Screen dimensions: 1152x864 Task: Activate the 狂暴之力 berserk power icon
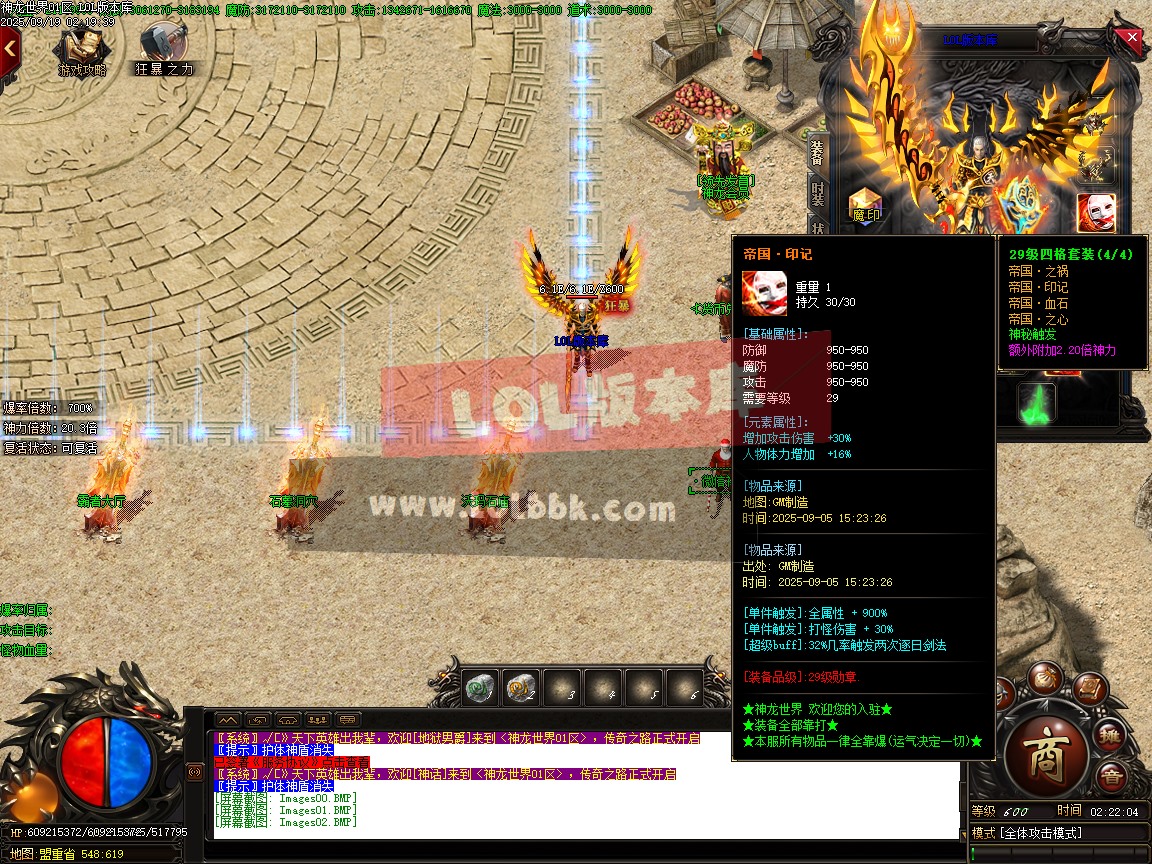(162, 46)
